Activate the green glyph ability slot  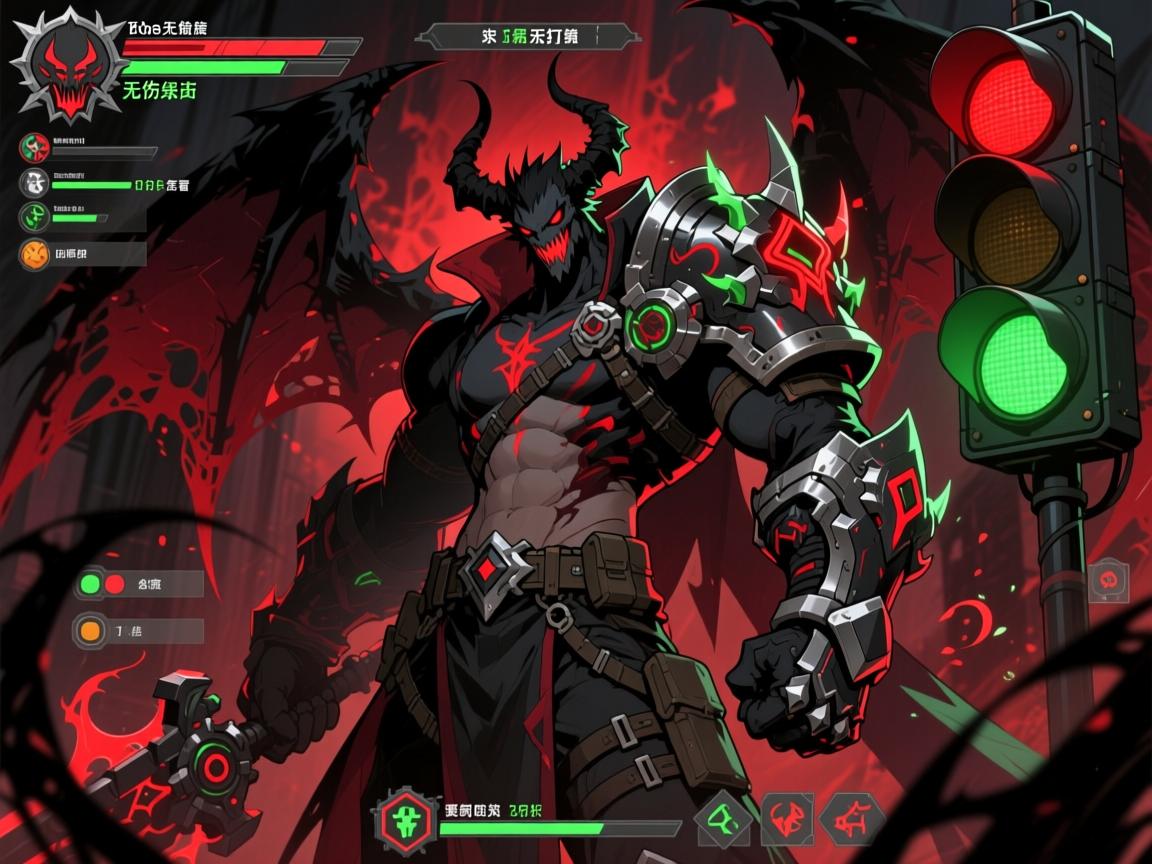(x=723, y=820)
